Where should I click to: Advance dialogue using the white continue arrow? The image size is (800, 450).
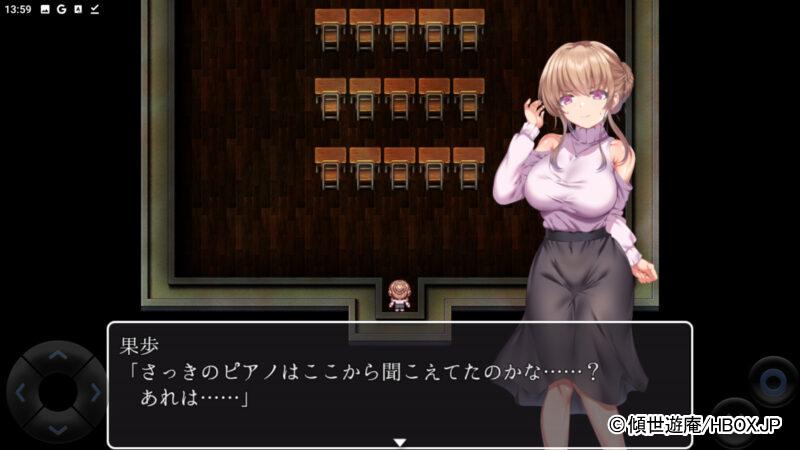pos(399,441)
